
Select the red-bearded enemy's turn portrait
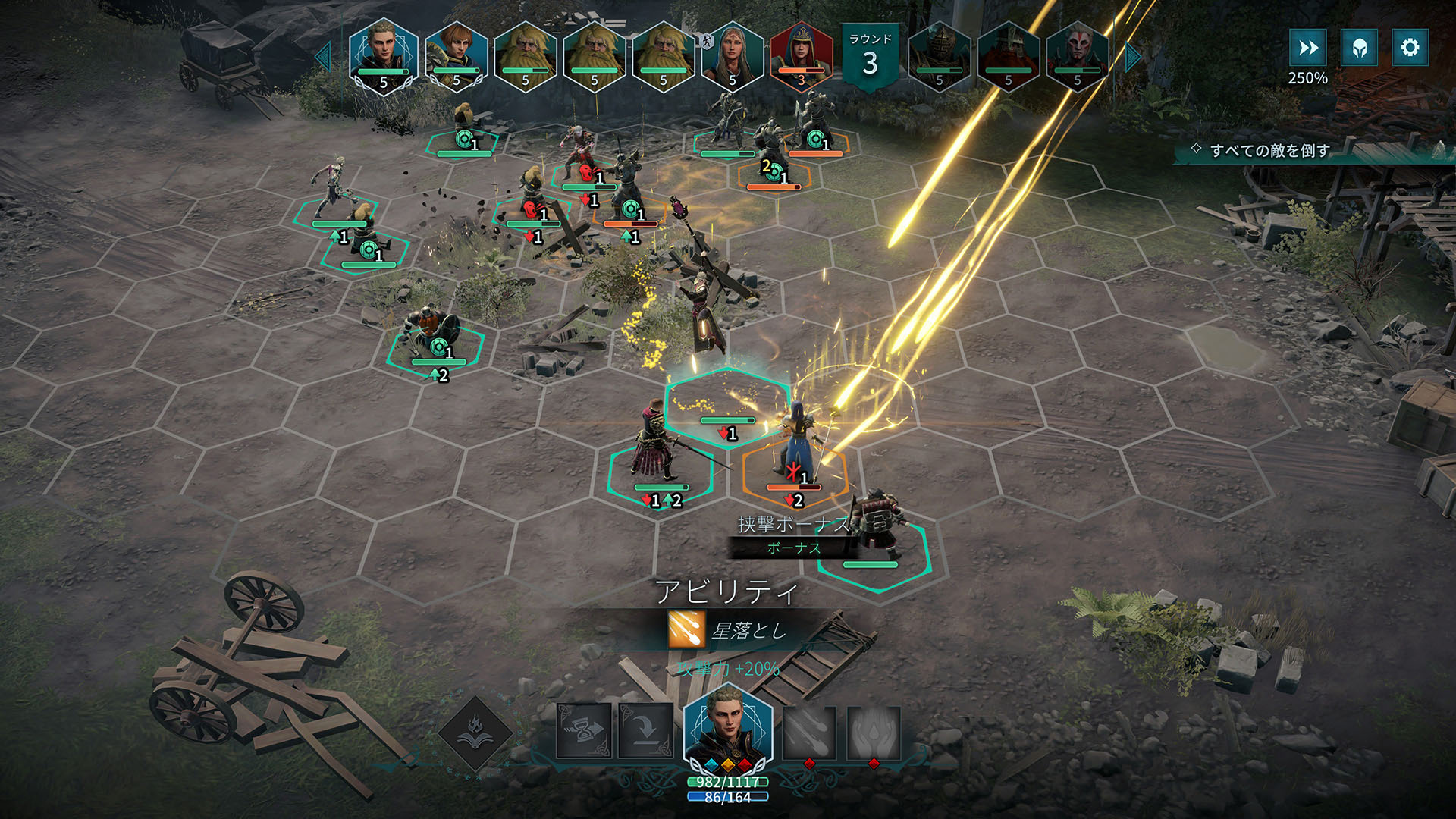(1008, 56)
